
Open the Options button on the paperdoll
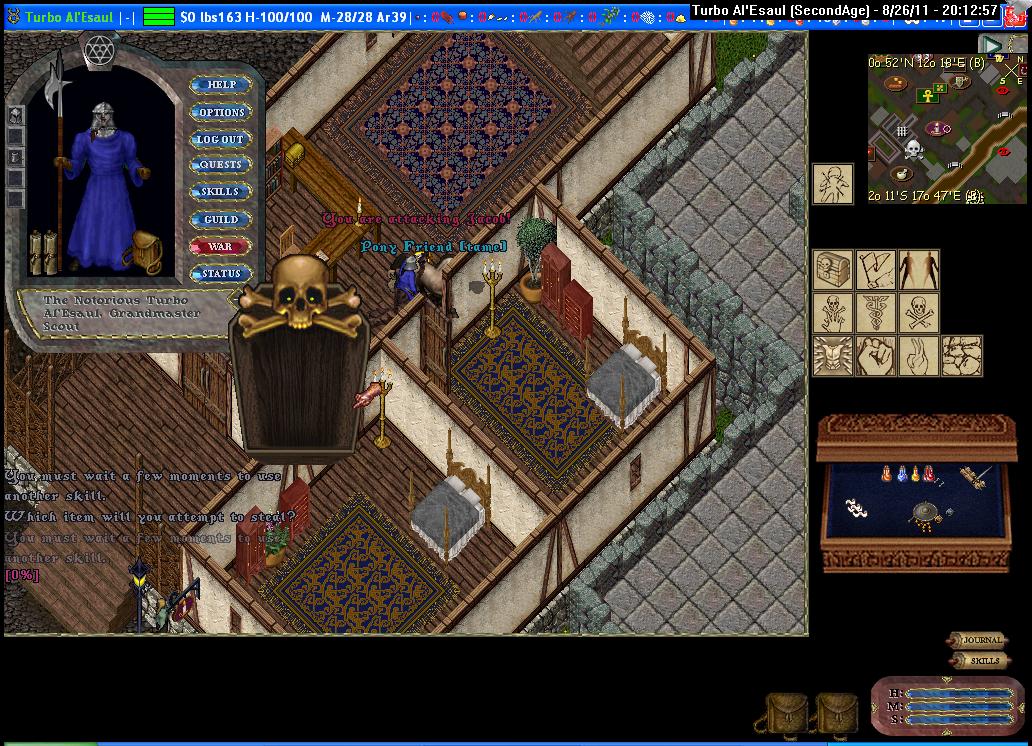[x=221, y=112]
